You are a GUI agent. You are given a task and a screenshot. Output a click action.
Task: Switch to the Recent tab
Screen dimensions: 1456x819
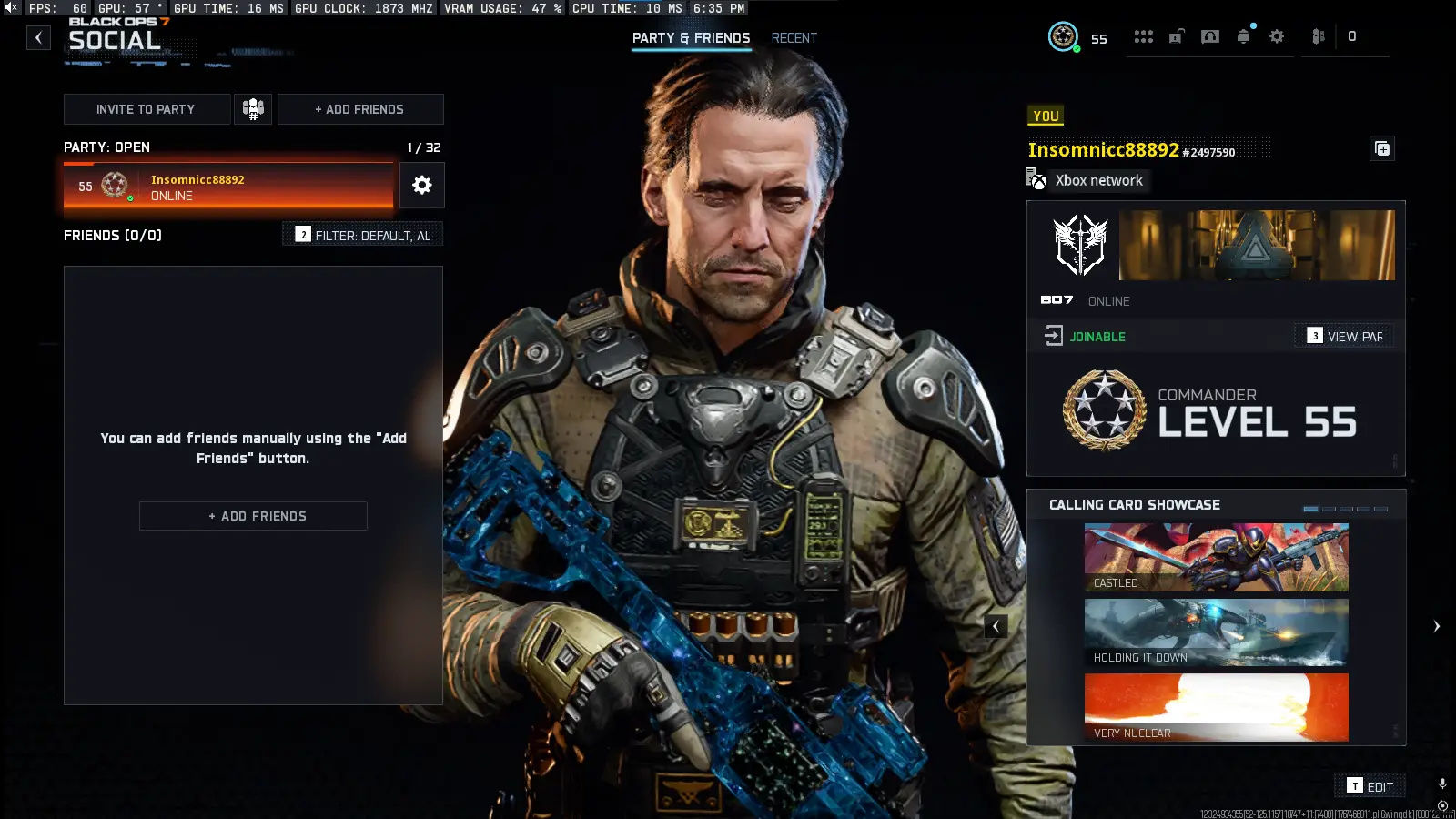point(794,38)
